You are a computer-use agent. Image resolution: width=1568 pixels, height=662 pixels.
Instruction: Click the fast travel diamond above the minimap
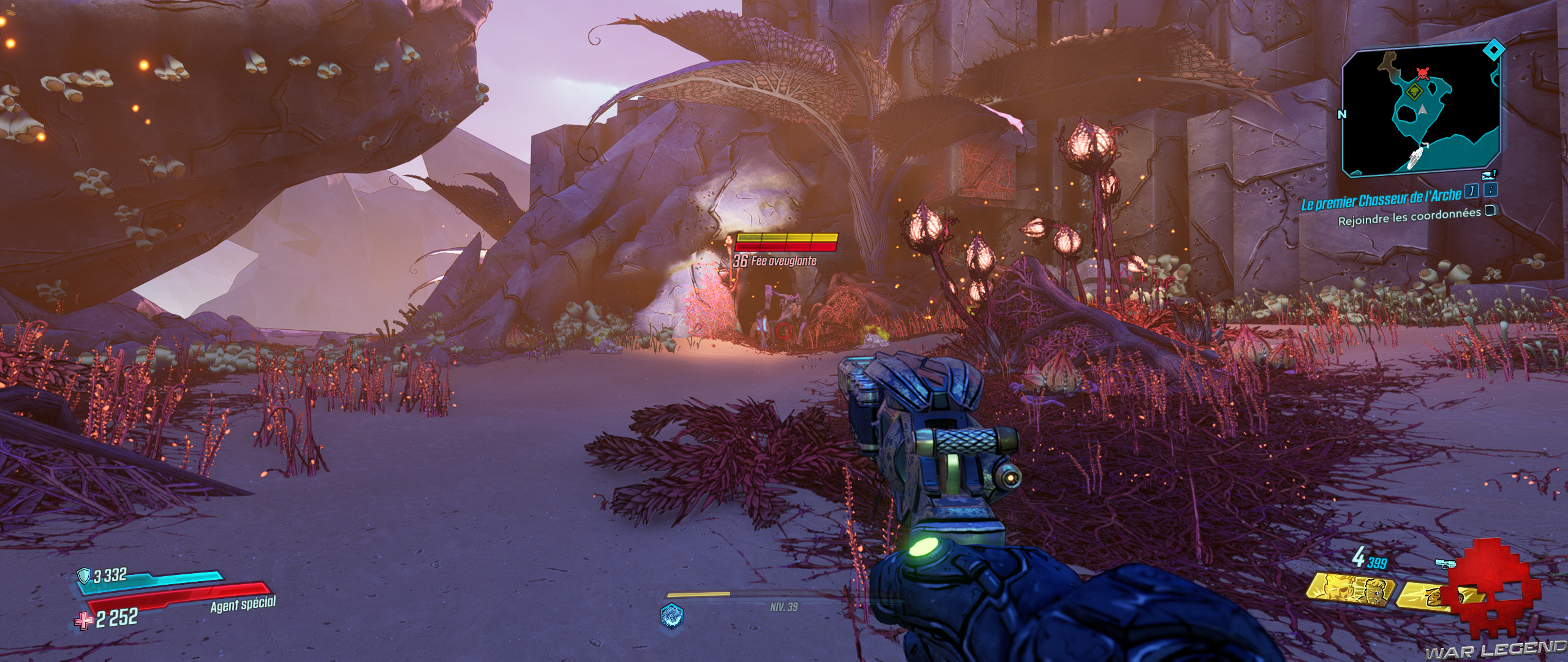(1494, 49)
